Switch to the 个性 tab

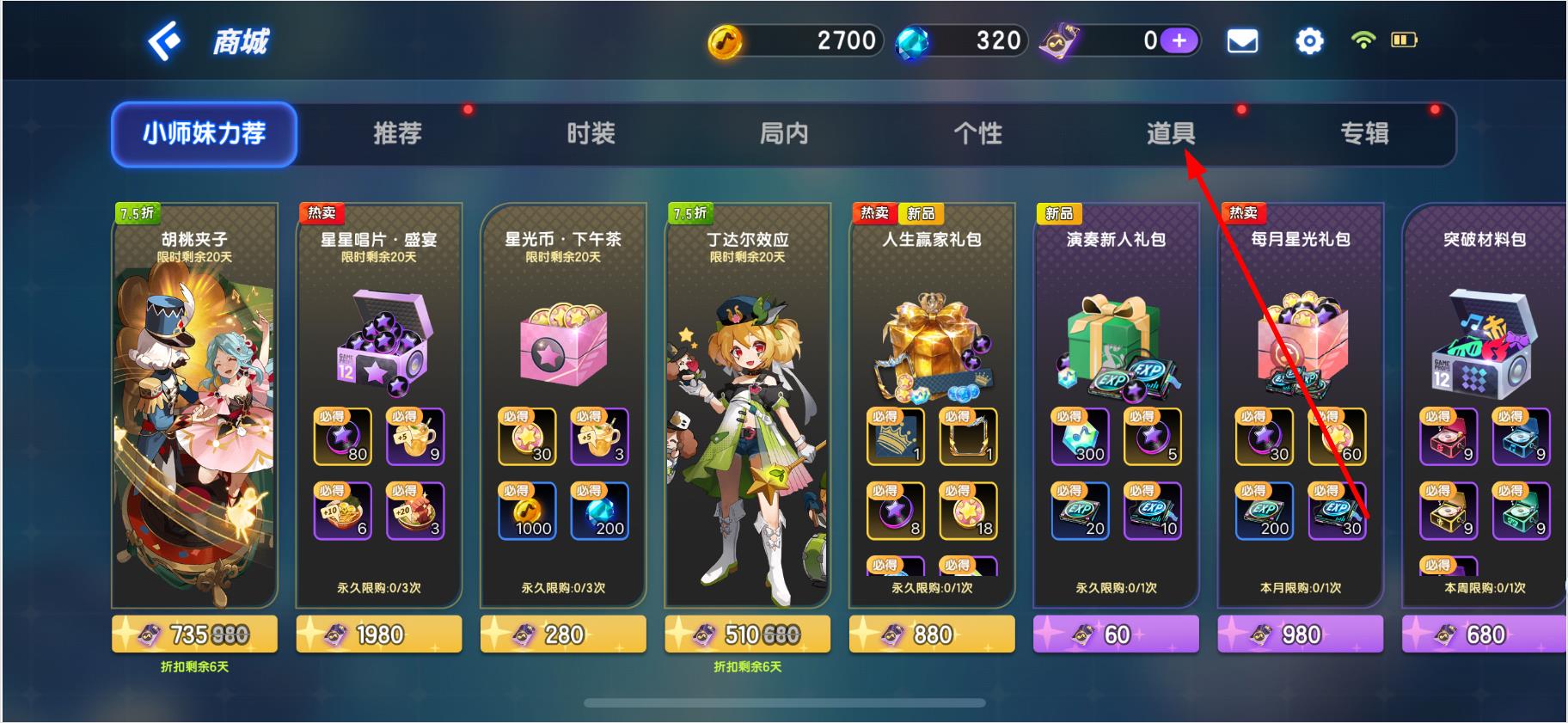(x=977, y=133)
